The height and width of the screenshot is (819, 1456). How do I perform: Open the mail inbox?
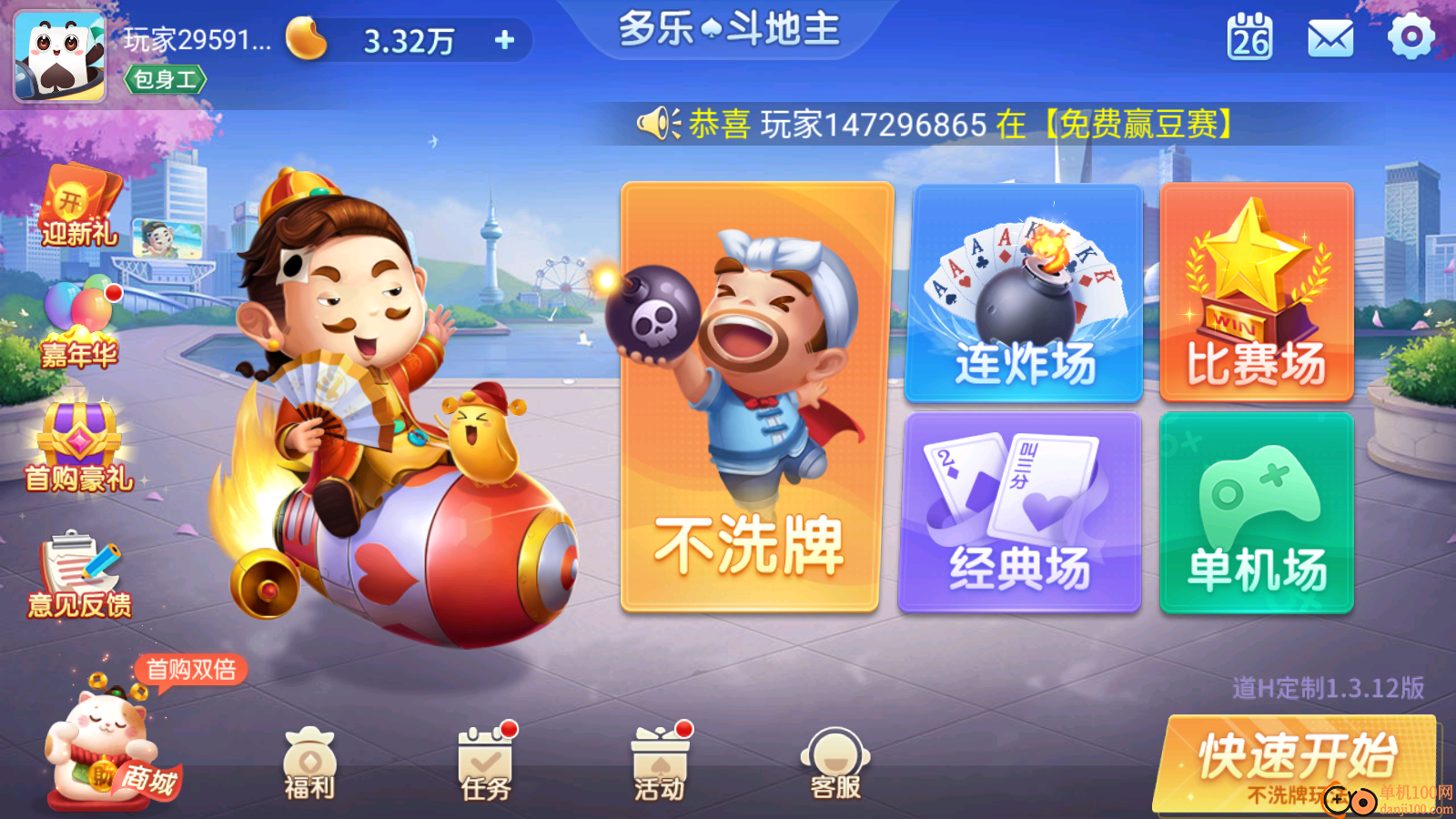tap(1330, 38)
